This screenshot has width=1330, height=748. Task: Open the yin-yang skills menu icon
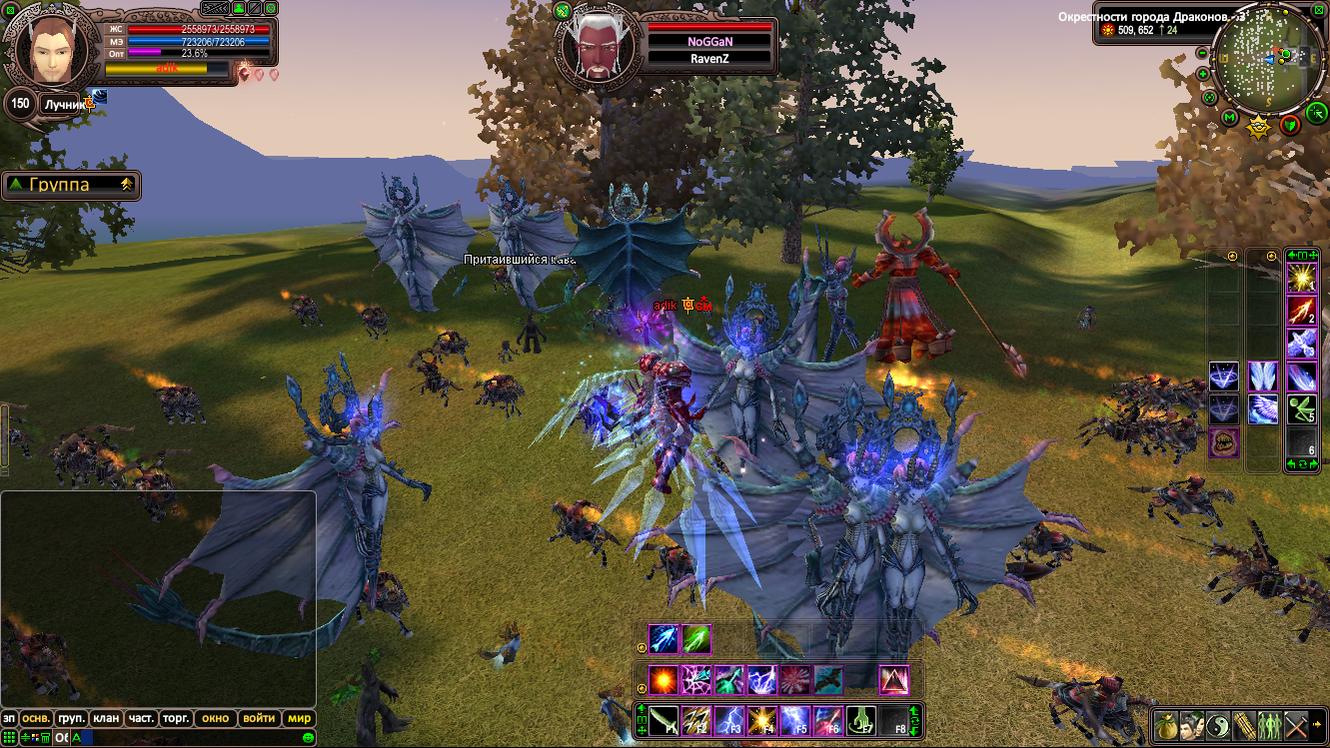(1218, 725)
